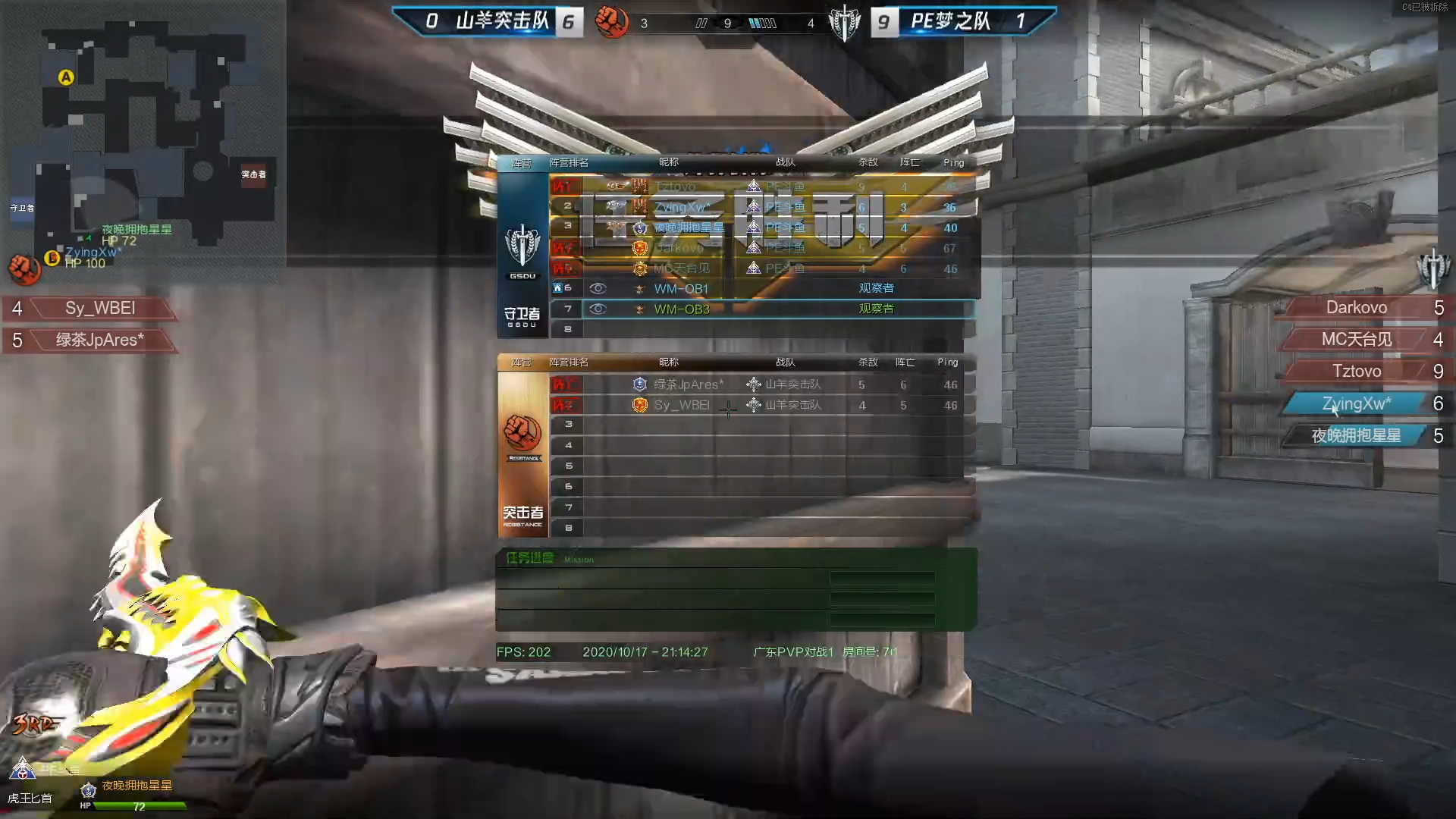The image size is (1456, 819).
Task: Click the 山羊突击队 team name header
Action: [502, 21]
